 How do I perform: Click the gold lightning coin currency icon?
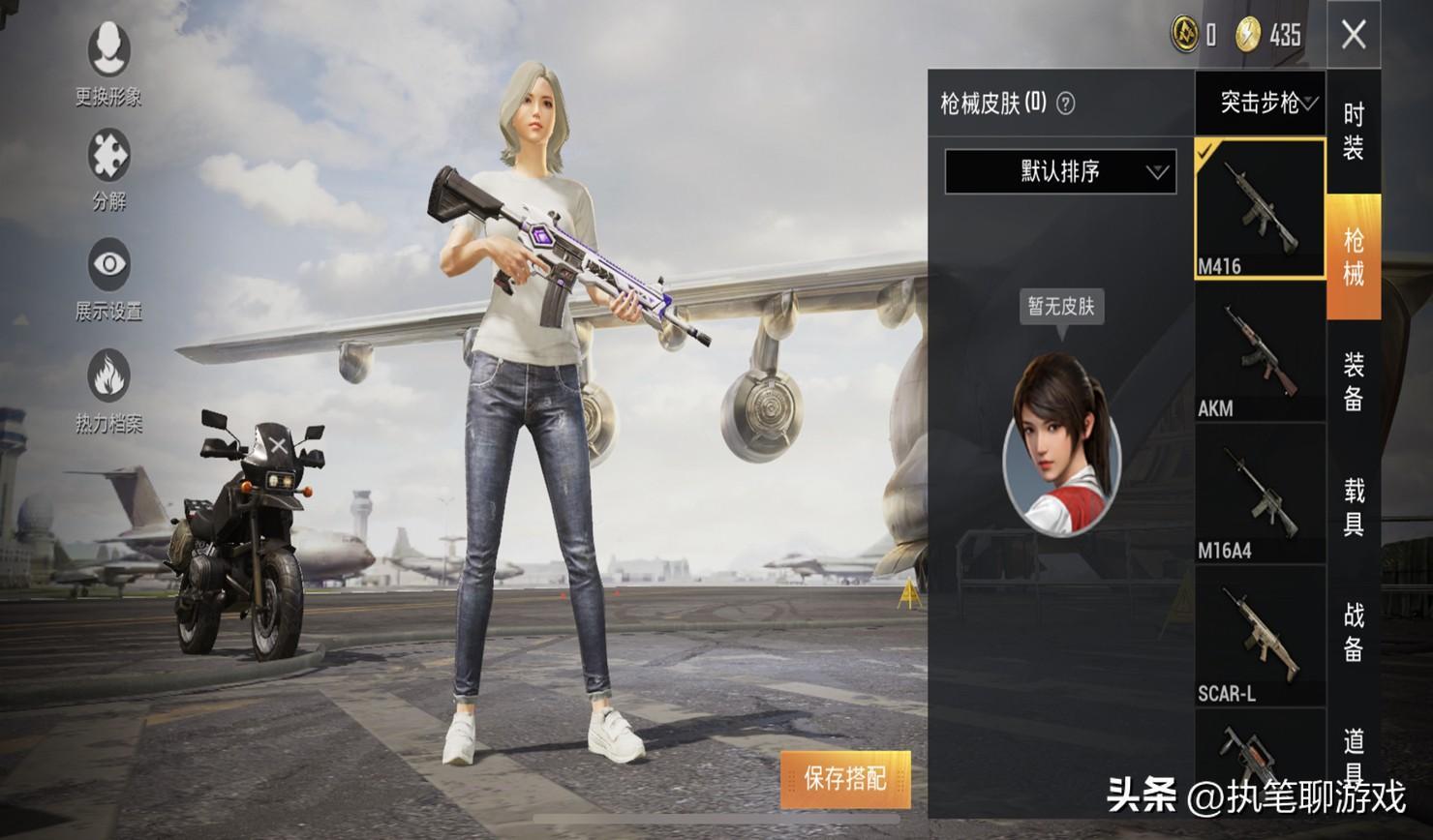coord(1248,36)
